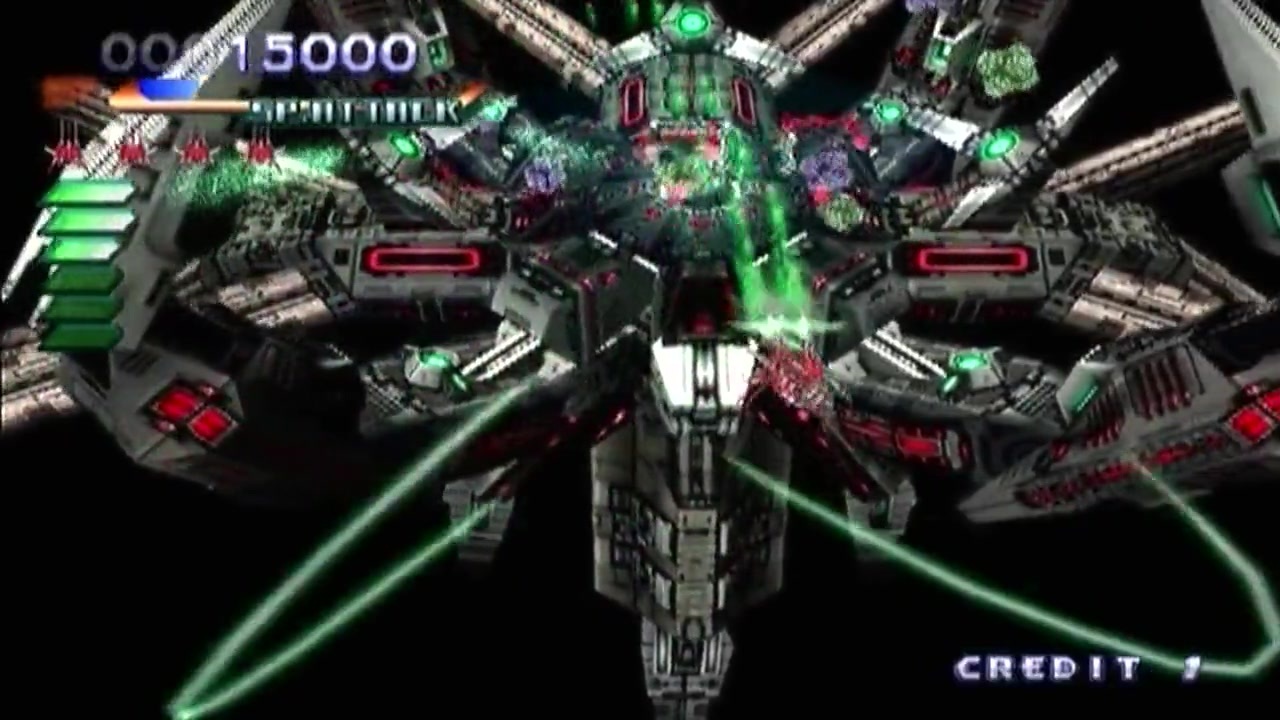Select the green light on the left boss limb

pyautogui.click(x=404, y=146)
